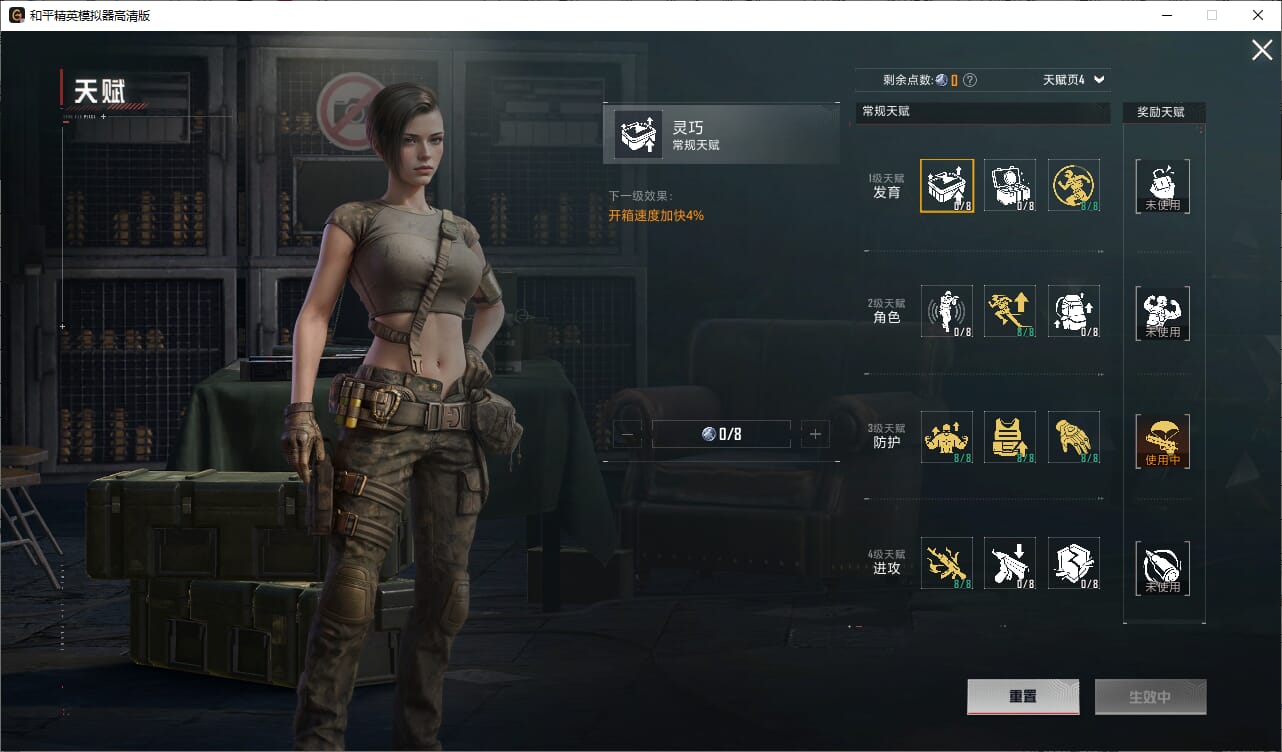Image resolution: width=1282 pixels, height=752 pixels.
Task: Click the question mark help icon near remaining points
Action: pyautogui.click(x=969, y=80)
